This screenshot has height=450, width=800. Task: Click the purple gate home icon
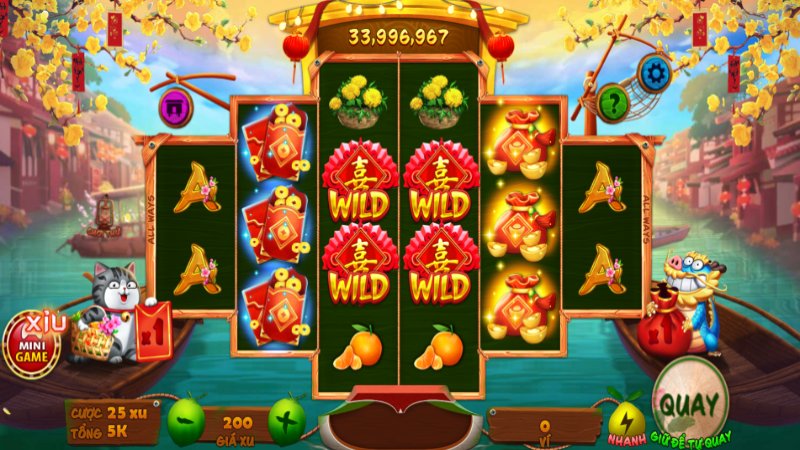coord(176,107)
